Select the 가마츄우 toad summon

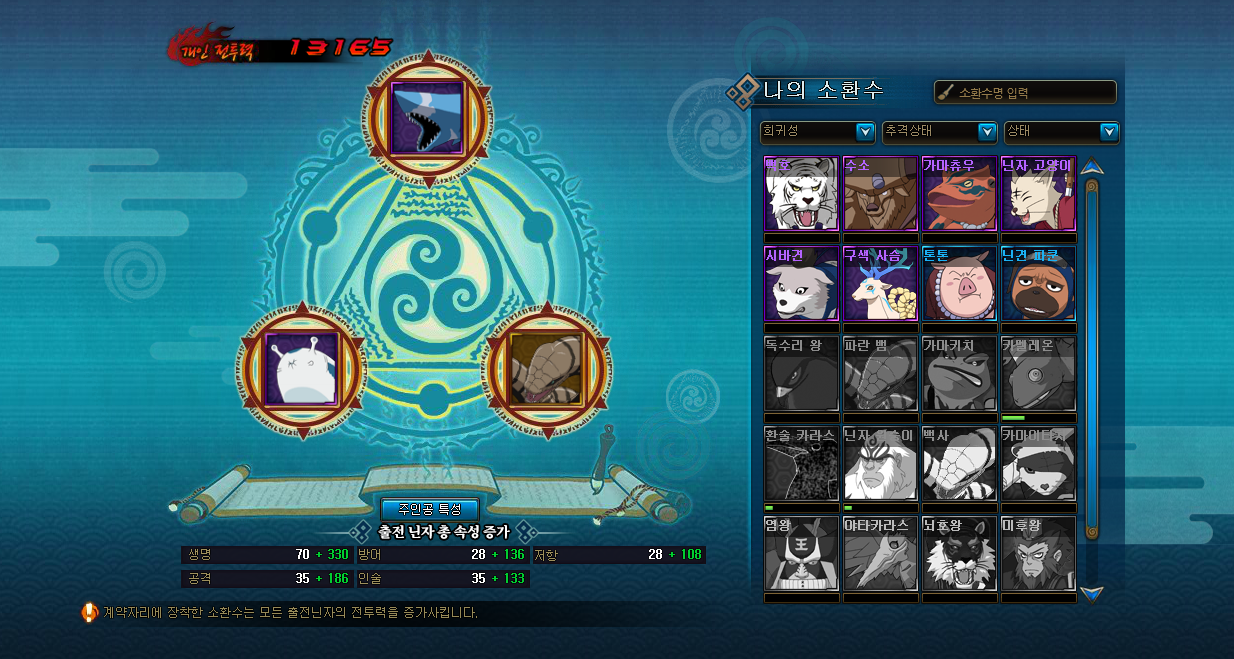coord(959,194)
